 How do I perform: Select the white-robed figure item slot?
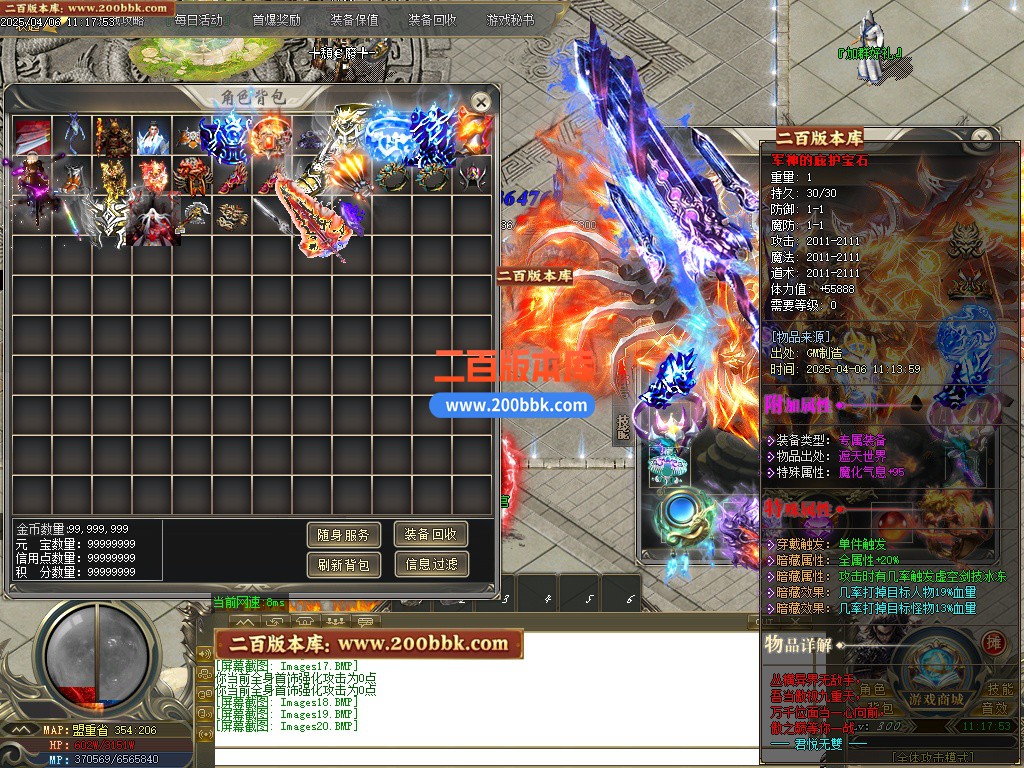point(151,134)
